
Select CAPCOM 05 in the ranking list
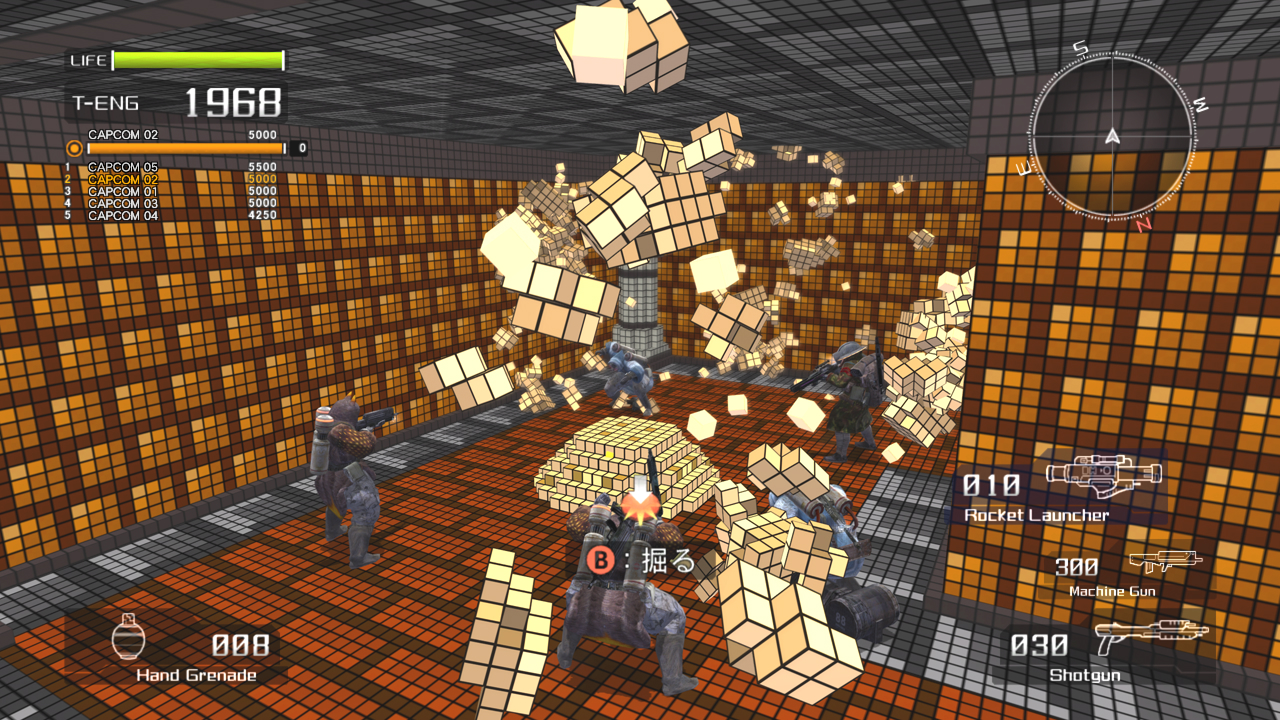(x=170, y=168)
